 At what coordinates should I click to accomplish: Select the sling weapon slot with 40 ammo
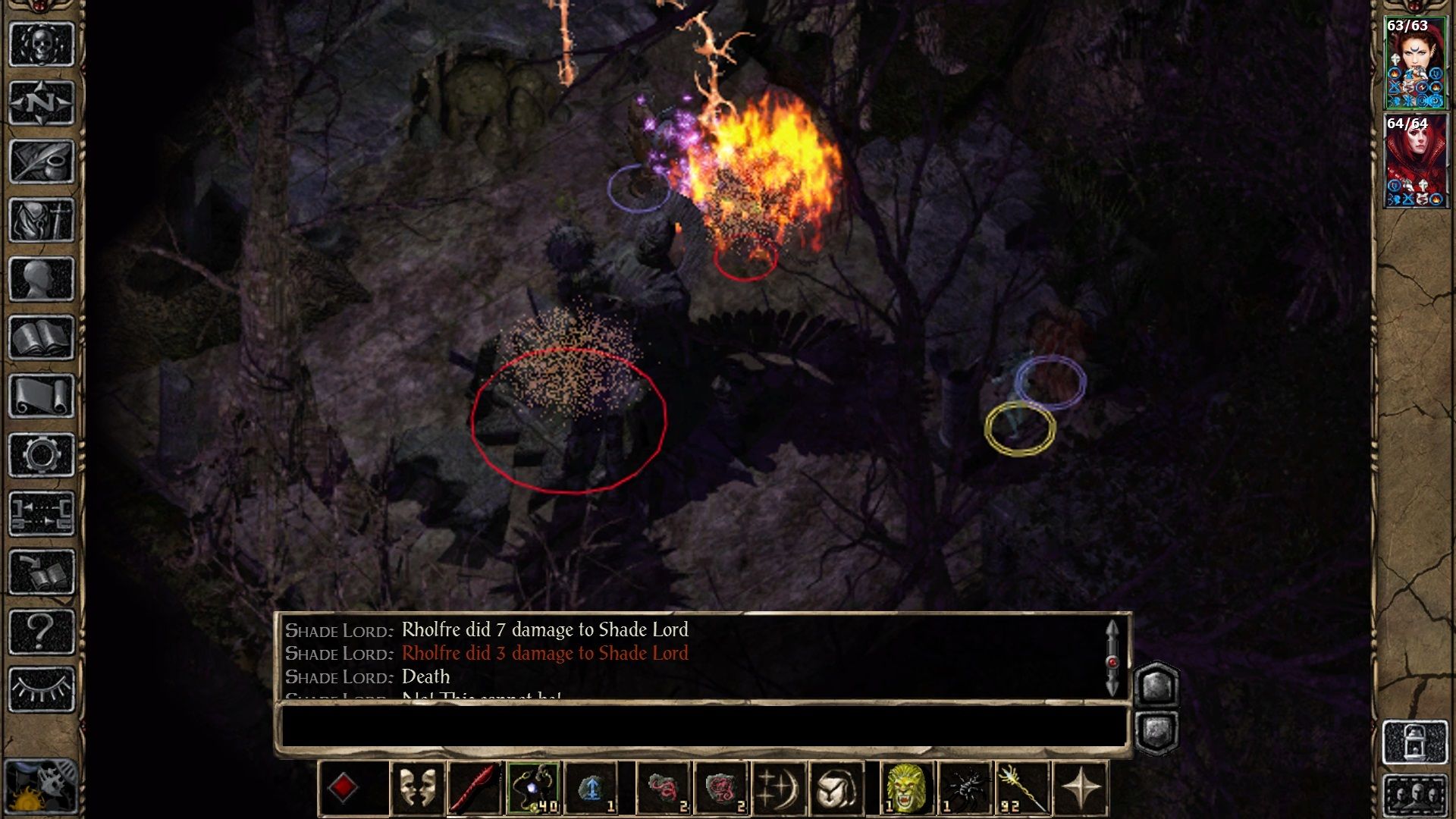click(x=534, y=789)
